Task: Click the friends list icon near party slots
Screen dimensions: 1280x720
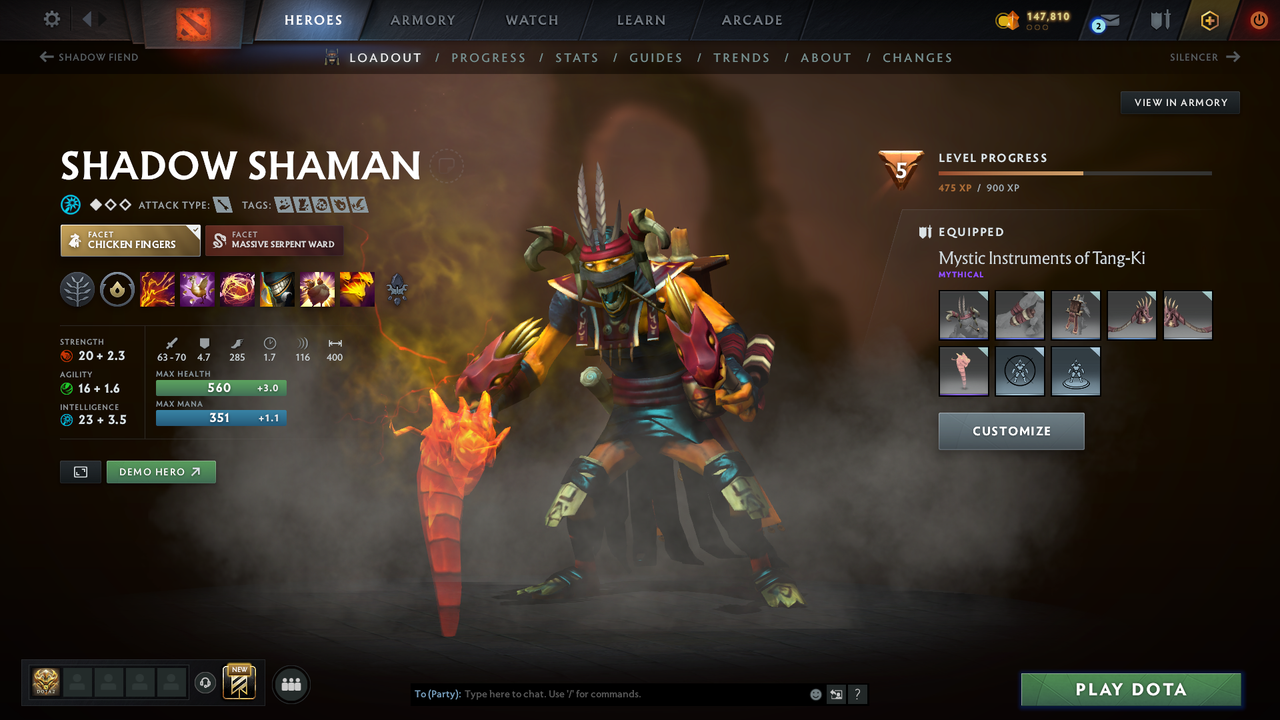Action: [290, 683]
